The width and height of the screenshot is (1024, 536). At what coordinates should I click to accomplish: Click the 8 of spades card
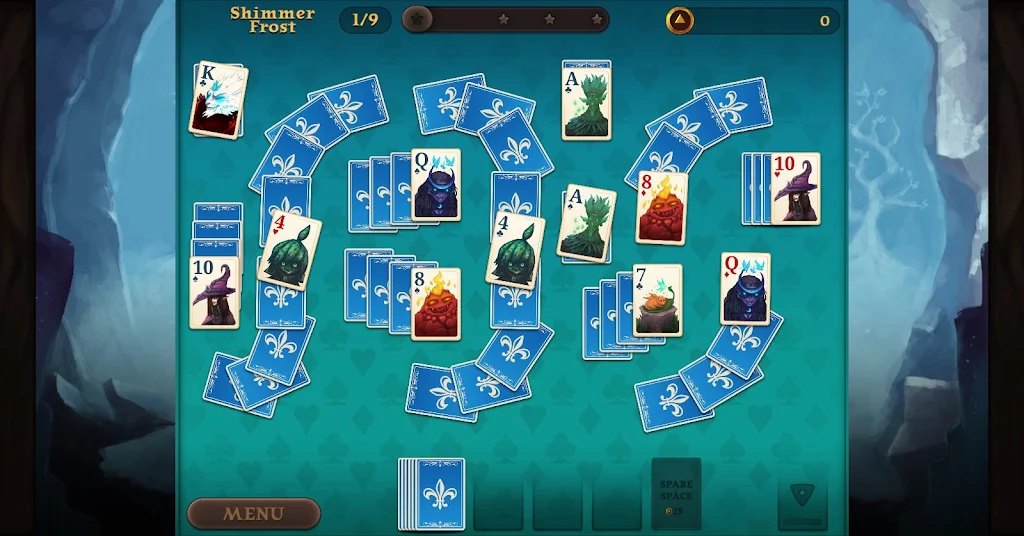pyautogui.click(x=436, y=303)
